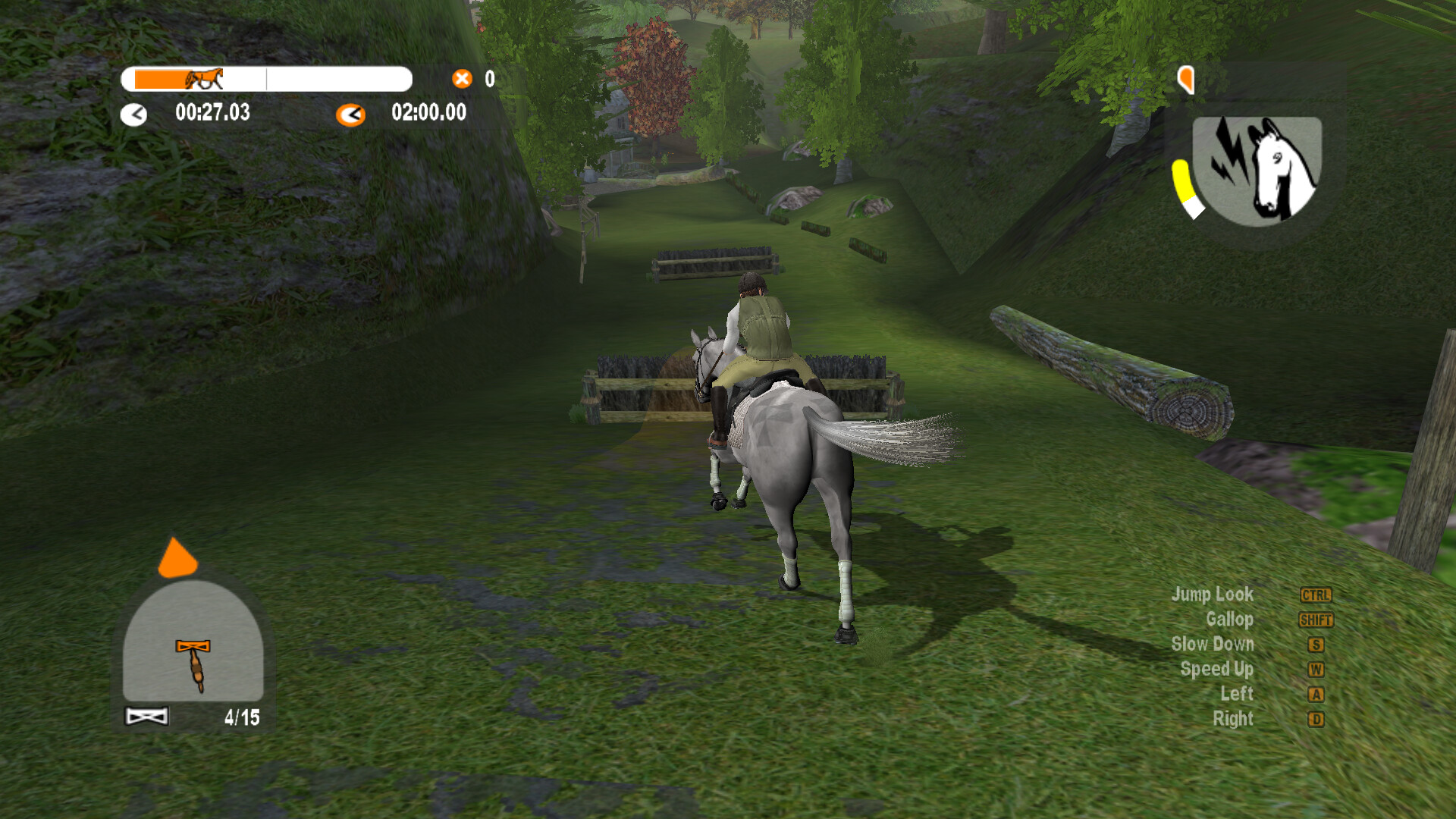Select the small whip icon at top right
1456x819 pixels.
pyautogui.click(x=1185, y=78)
